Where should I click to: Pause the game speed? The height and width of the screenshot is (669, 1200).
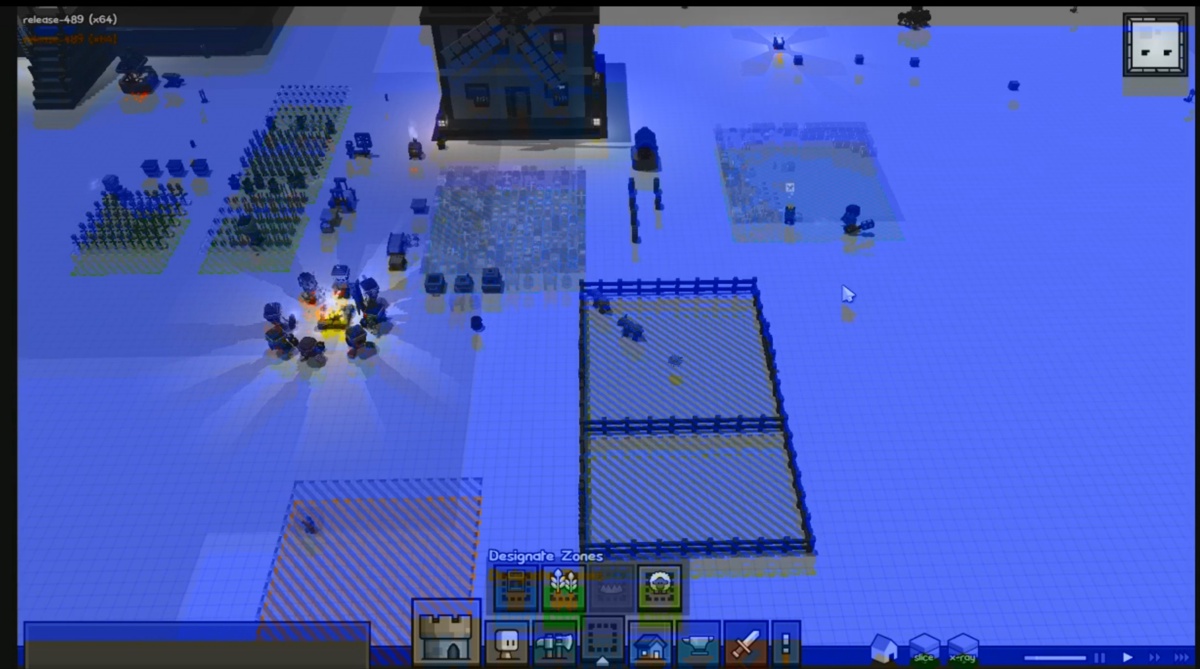coord(1101,657)
